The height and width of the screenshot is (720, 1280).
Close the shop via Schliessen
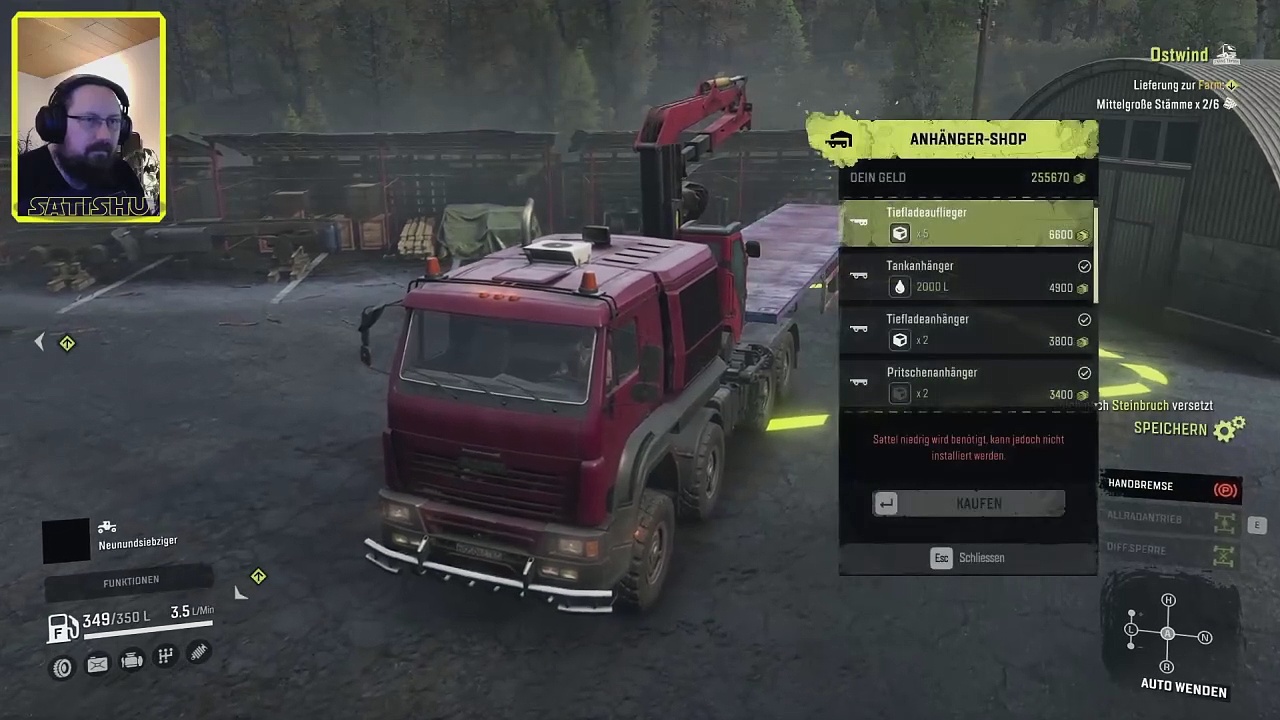tap(968, 558)
